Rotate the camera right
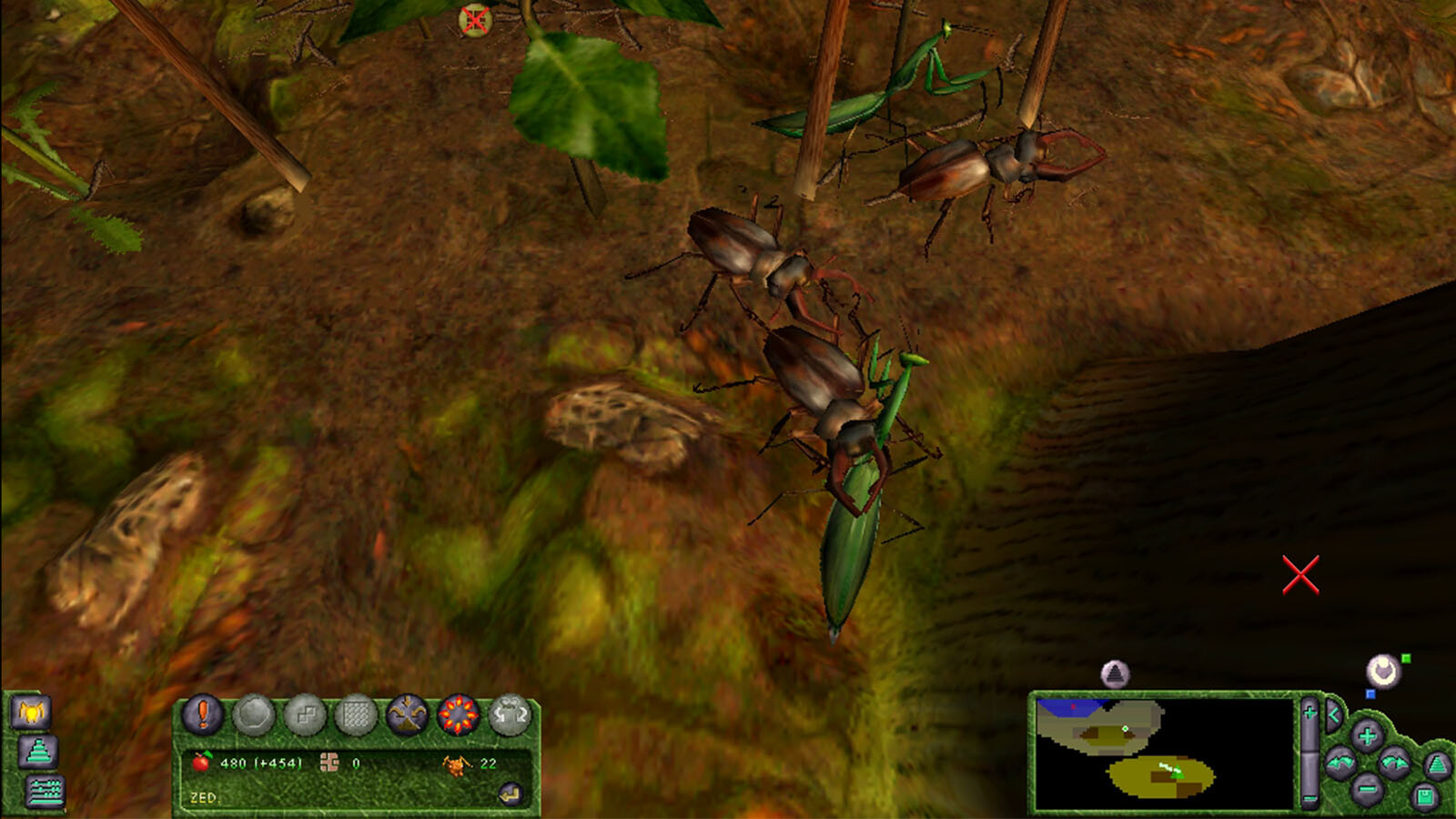 [x=1394, y=763]
